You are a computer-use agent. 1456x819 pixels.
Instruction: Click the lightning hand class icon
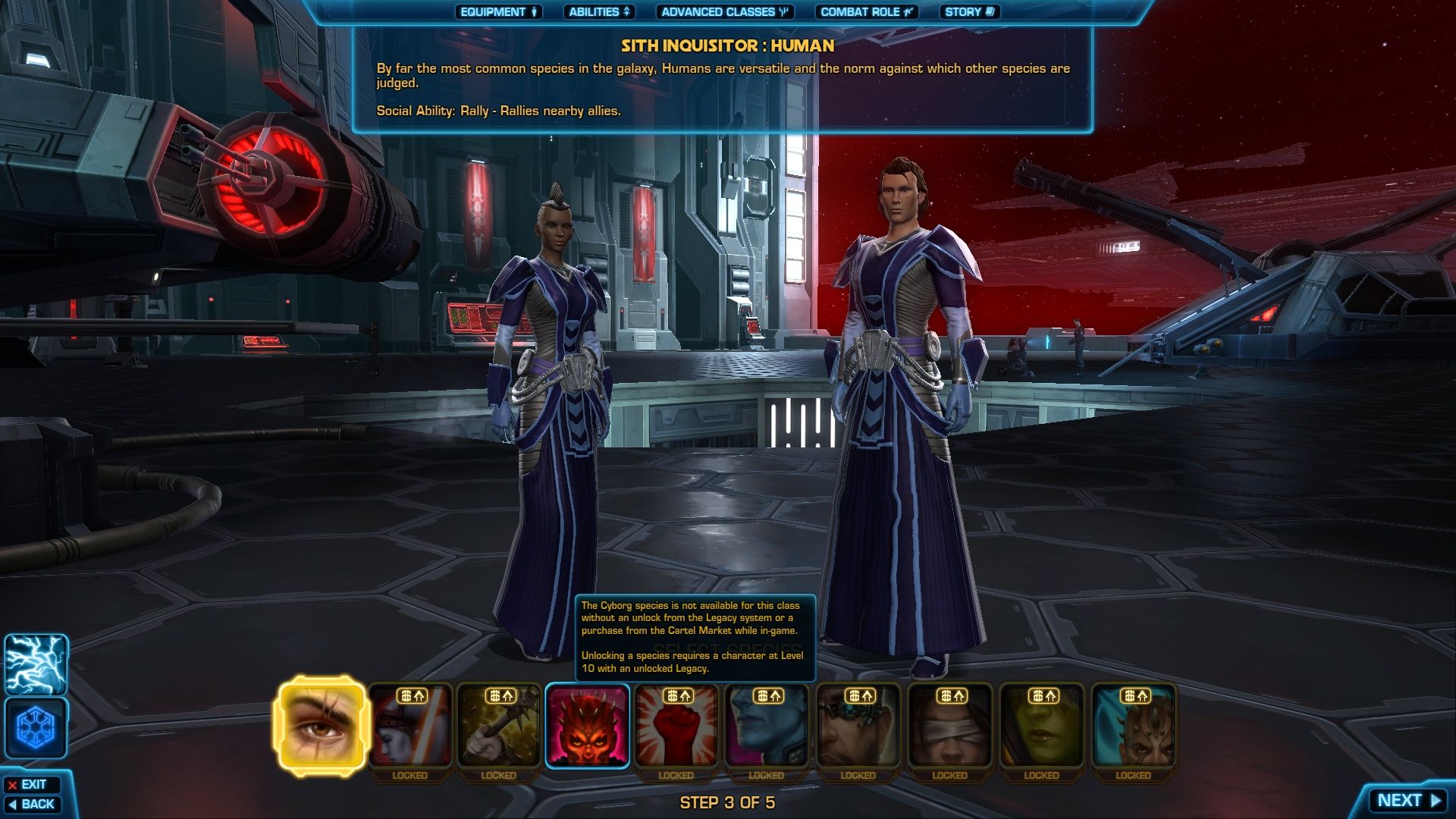point(36,665)
